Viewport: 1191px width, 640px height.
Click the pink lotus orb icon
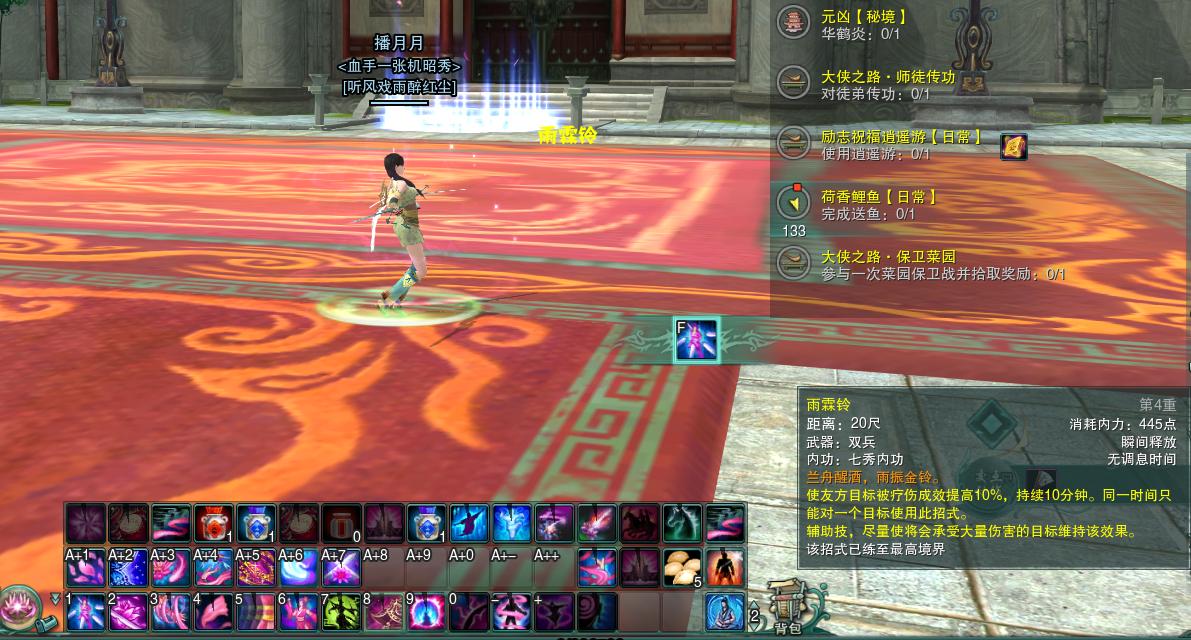19,605
